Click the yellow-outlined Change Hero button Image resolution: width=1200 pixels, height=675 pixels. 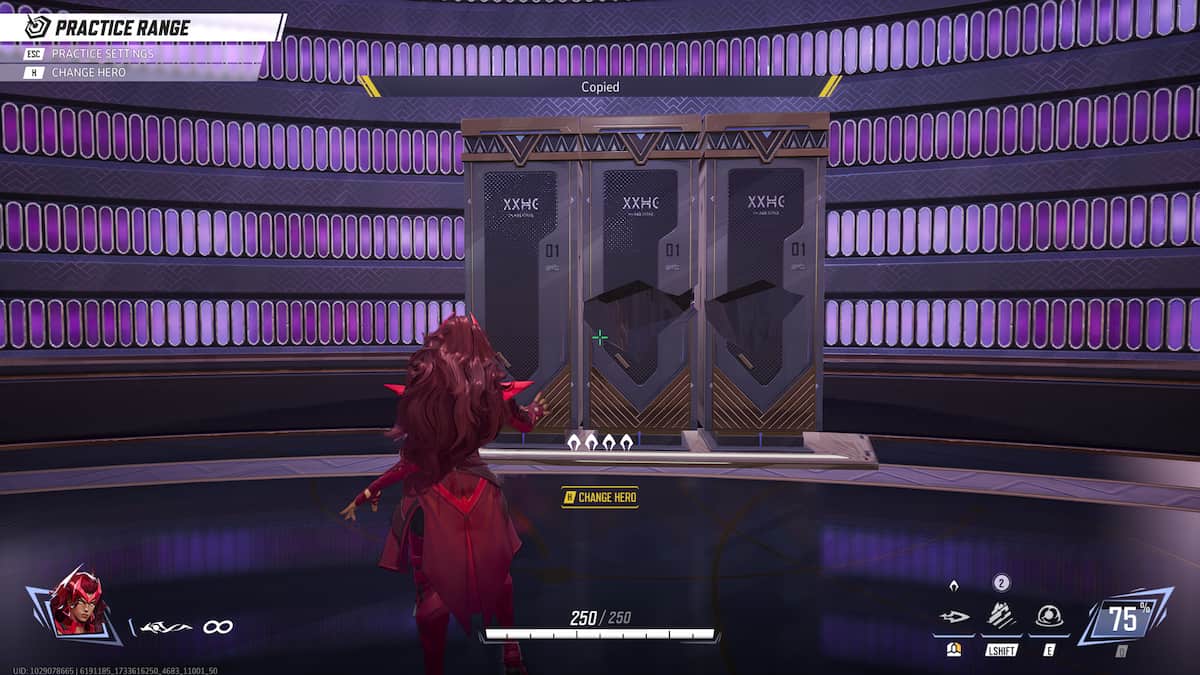click(600, 497)
